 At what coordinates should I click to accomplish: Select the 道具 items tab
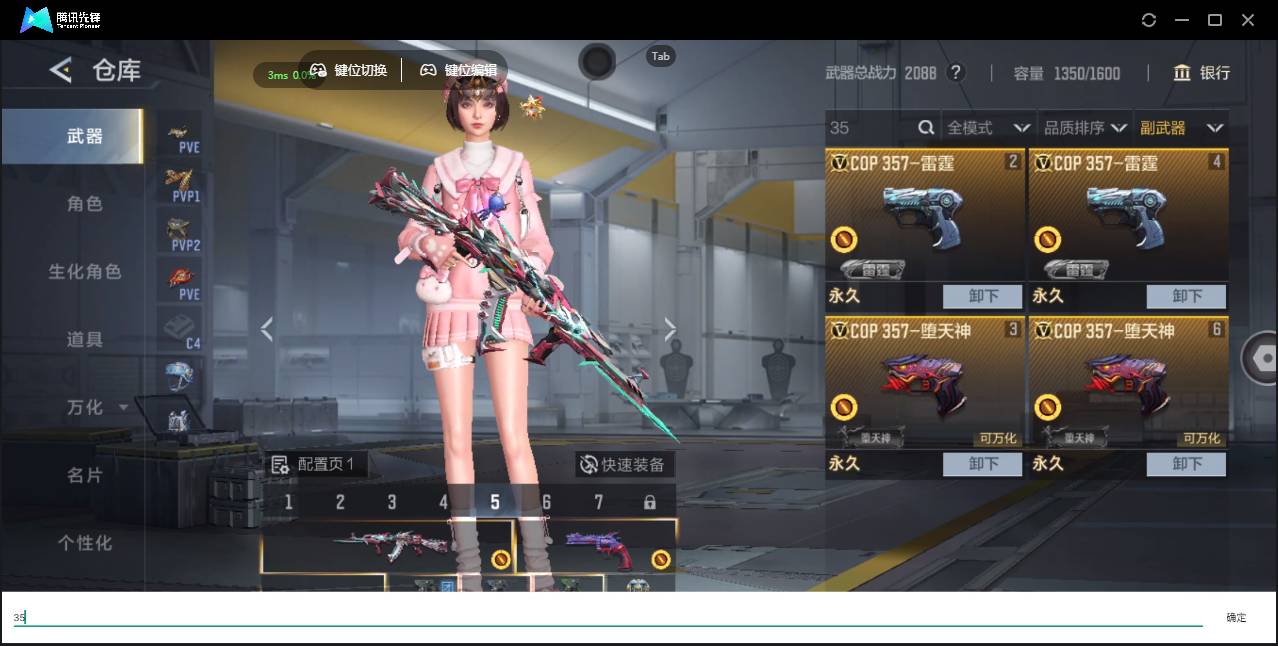pyautogui.click(x=85, y=340)
